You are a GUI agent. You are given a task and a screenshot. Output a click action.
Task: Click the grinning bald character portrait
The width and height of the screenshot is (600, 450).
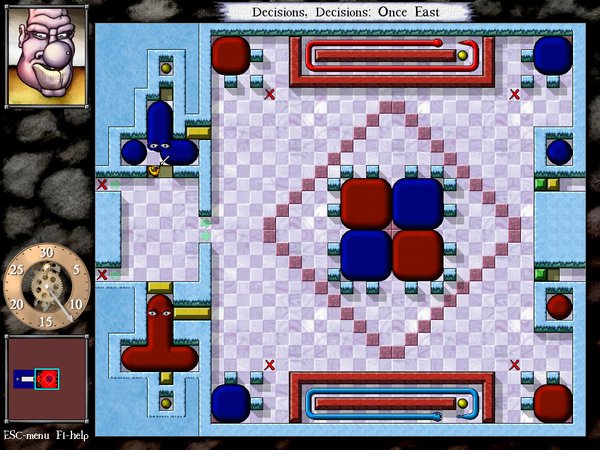(45, 56)
